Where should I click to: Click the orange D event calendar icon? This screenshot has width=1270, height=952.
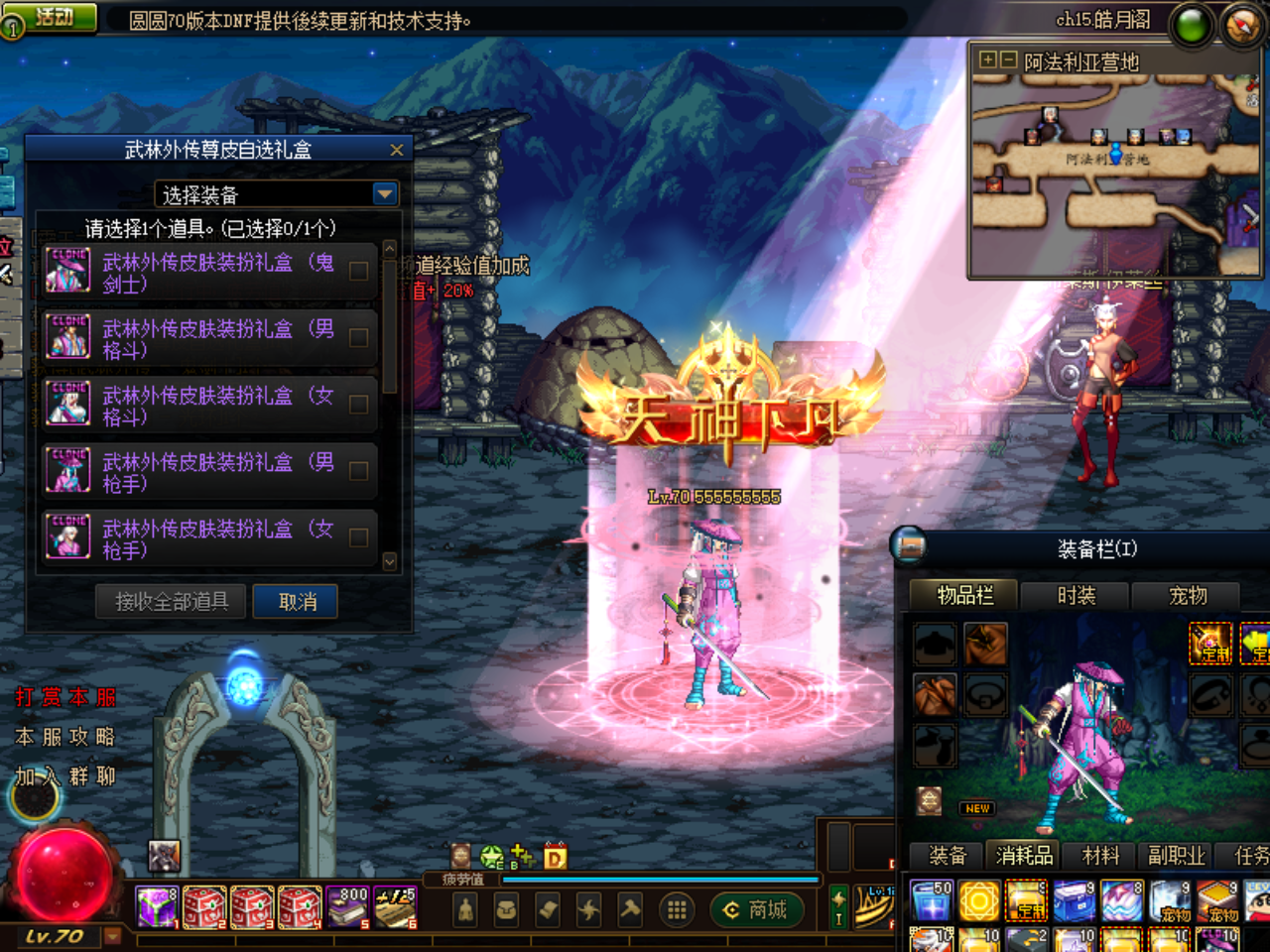pyautogui.click(x=555, y=856)
